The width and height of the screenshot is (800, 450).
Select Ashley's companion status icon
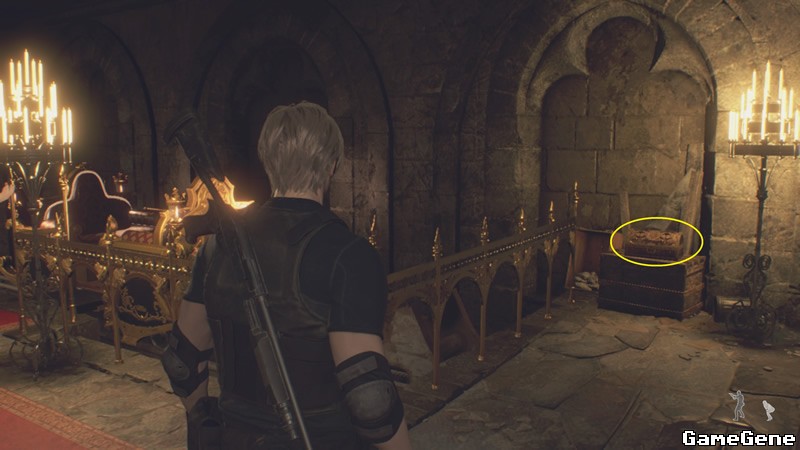point(767,409)
